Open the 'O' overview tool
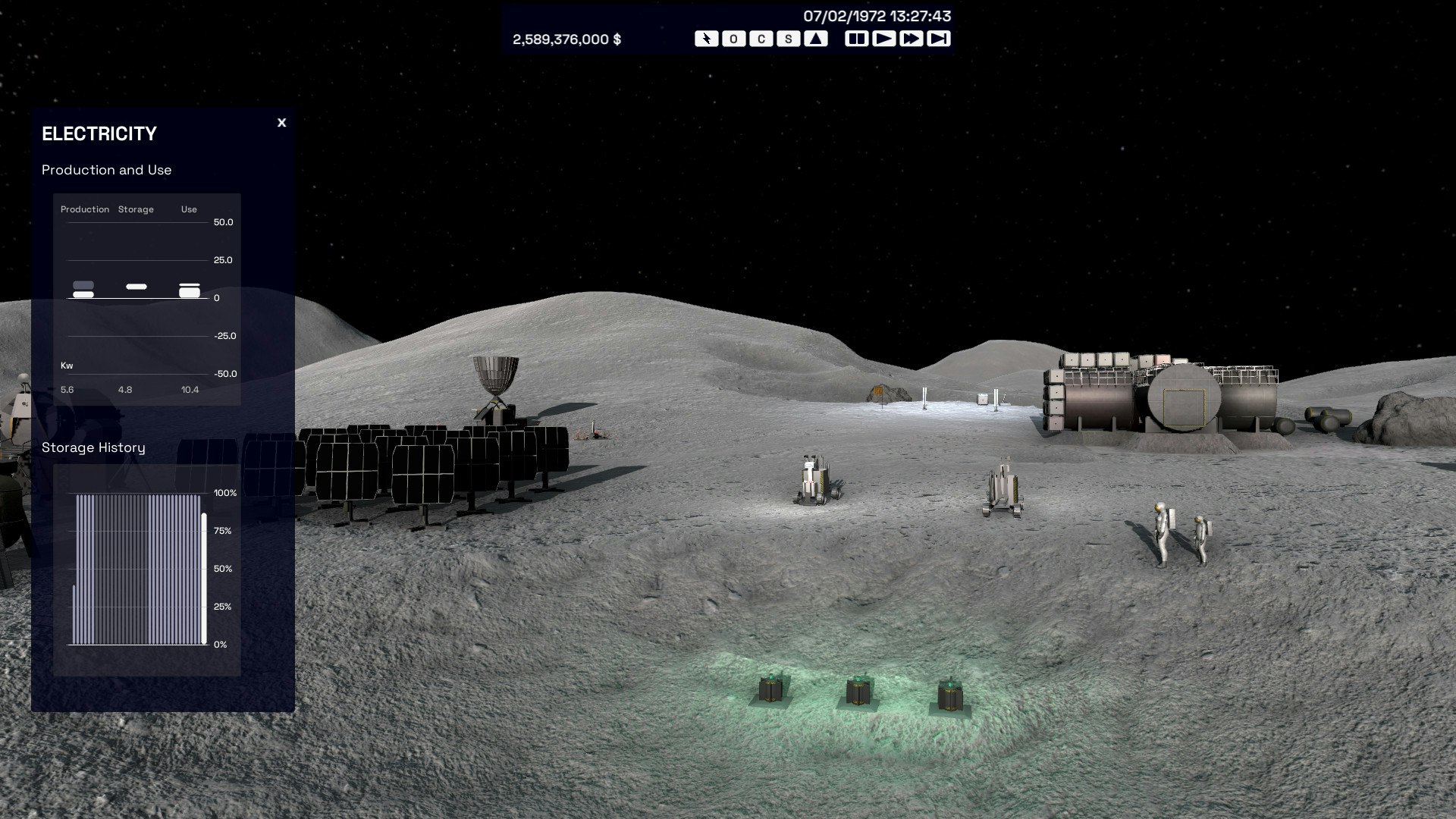This screenshot has height=819, width=1456. [x=733, y=37]
